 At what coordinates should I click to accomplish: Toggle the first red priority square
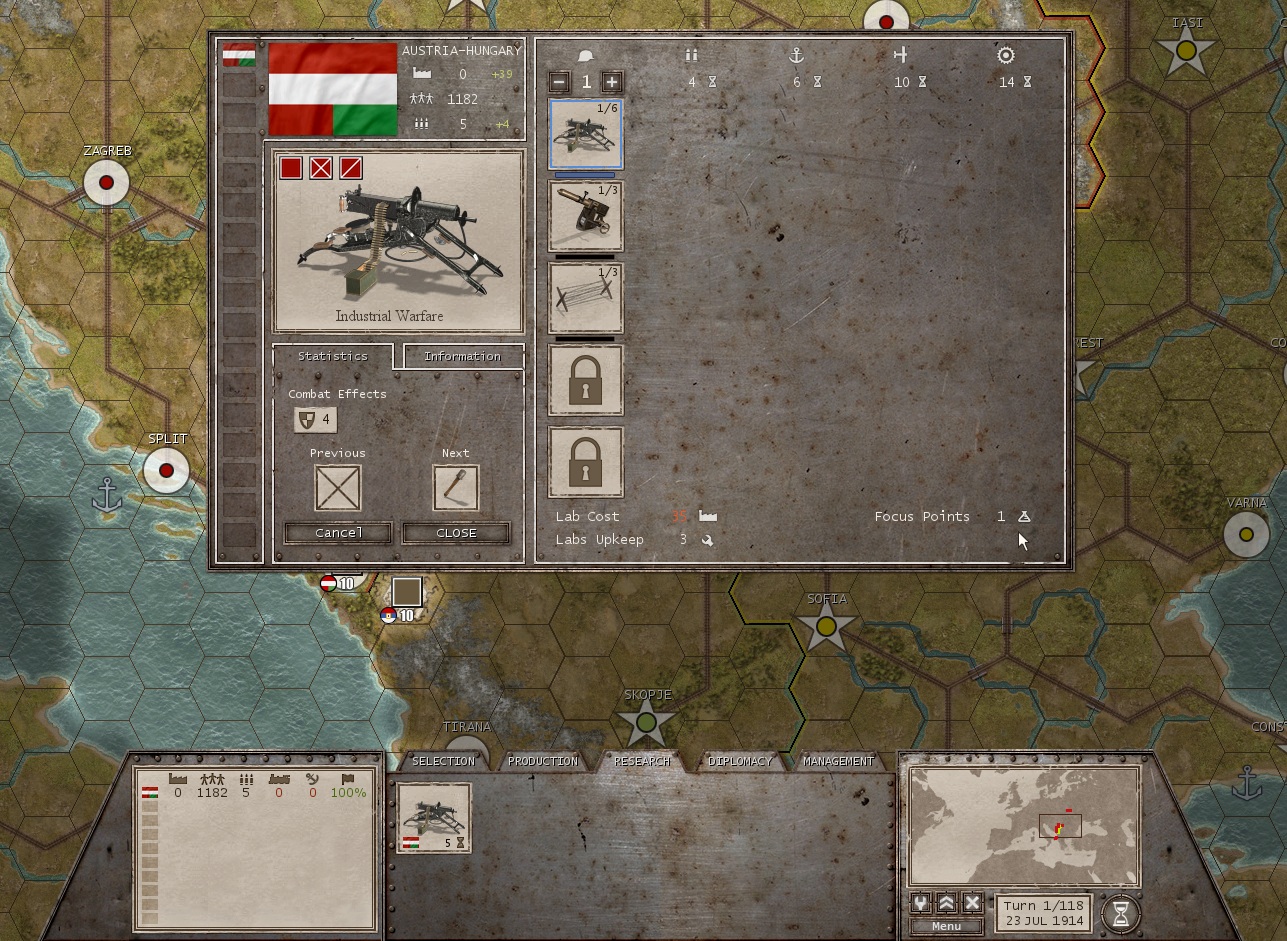(291, 168)
